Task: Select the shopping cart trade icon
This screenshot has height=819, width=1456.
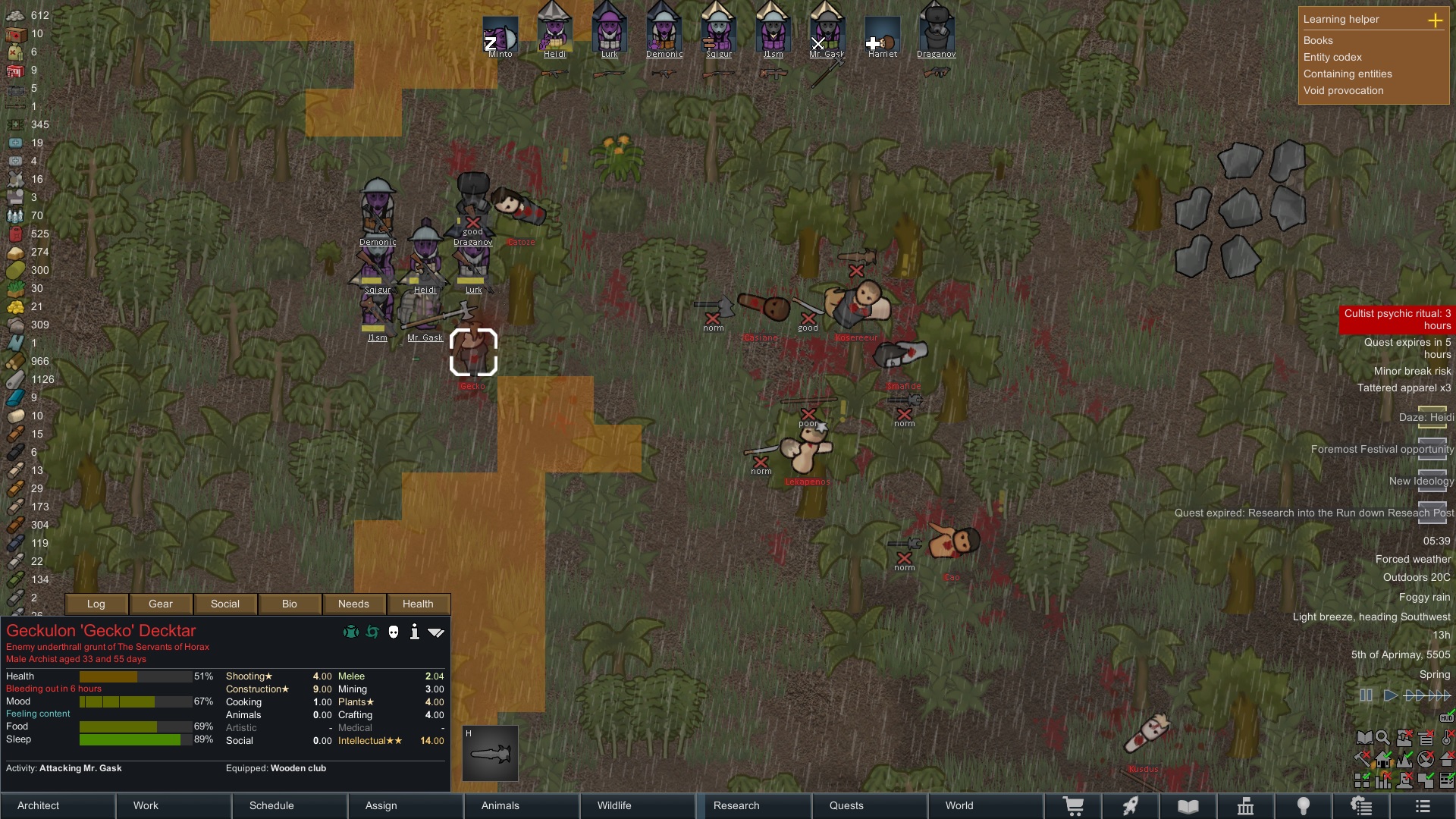Action: (x=1075, y=805)
